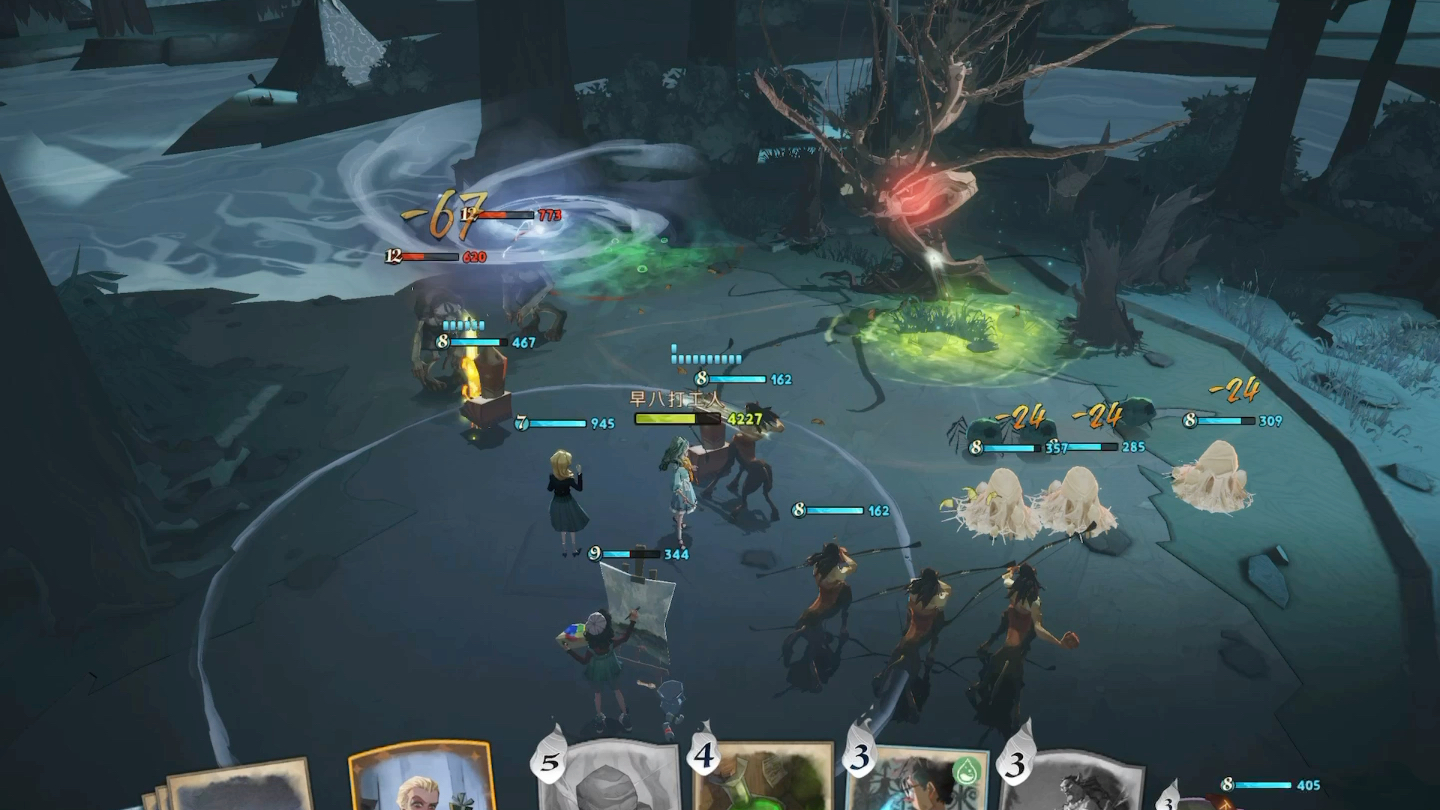Choose the 4-cost green potion card

tap(765, 780)
